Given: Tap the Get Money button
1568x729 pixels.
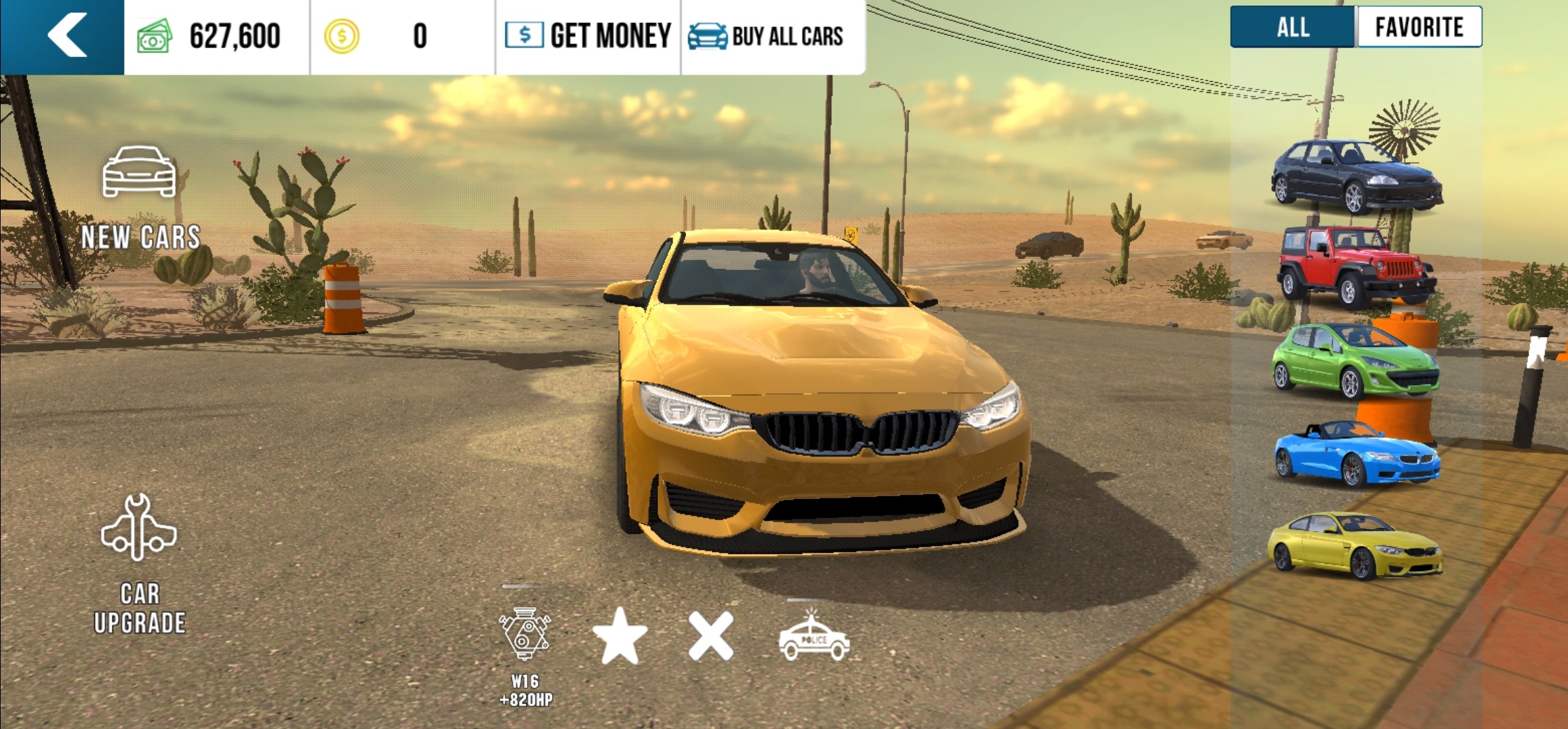Looking at the screenshot, I should (588, 35).
